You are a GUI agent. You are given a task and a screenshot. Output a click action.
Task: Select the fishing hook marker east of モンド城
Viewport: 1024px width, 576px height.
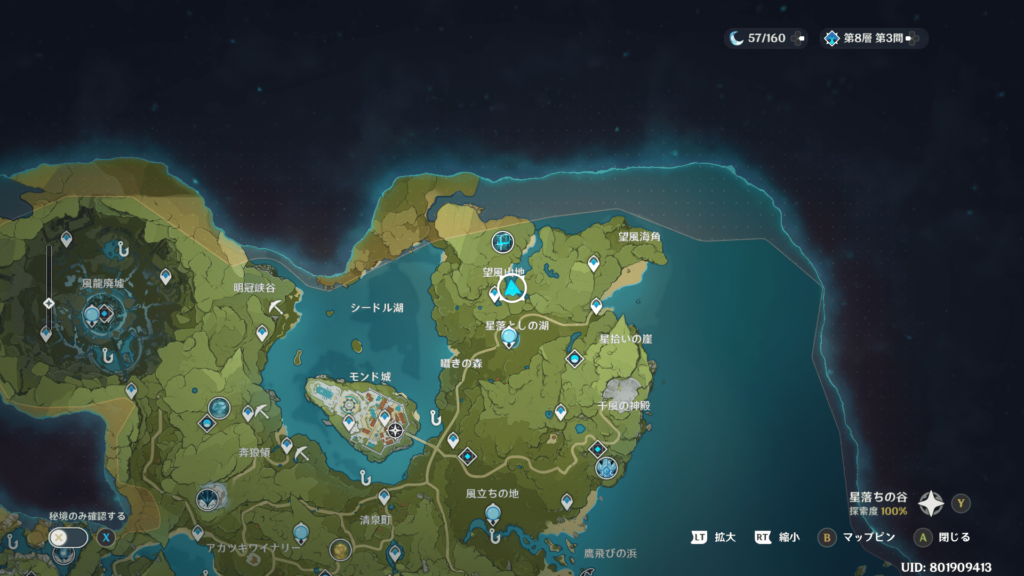[x=435, y=416]
